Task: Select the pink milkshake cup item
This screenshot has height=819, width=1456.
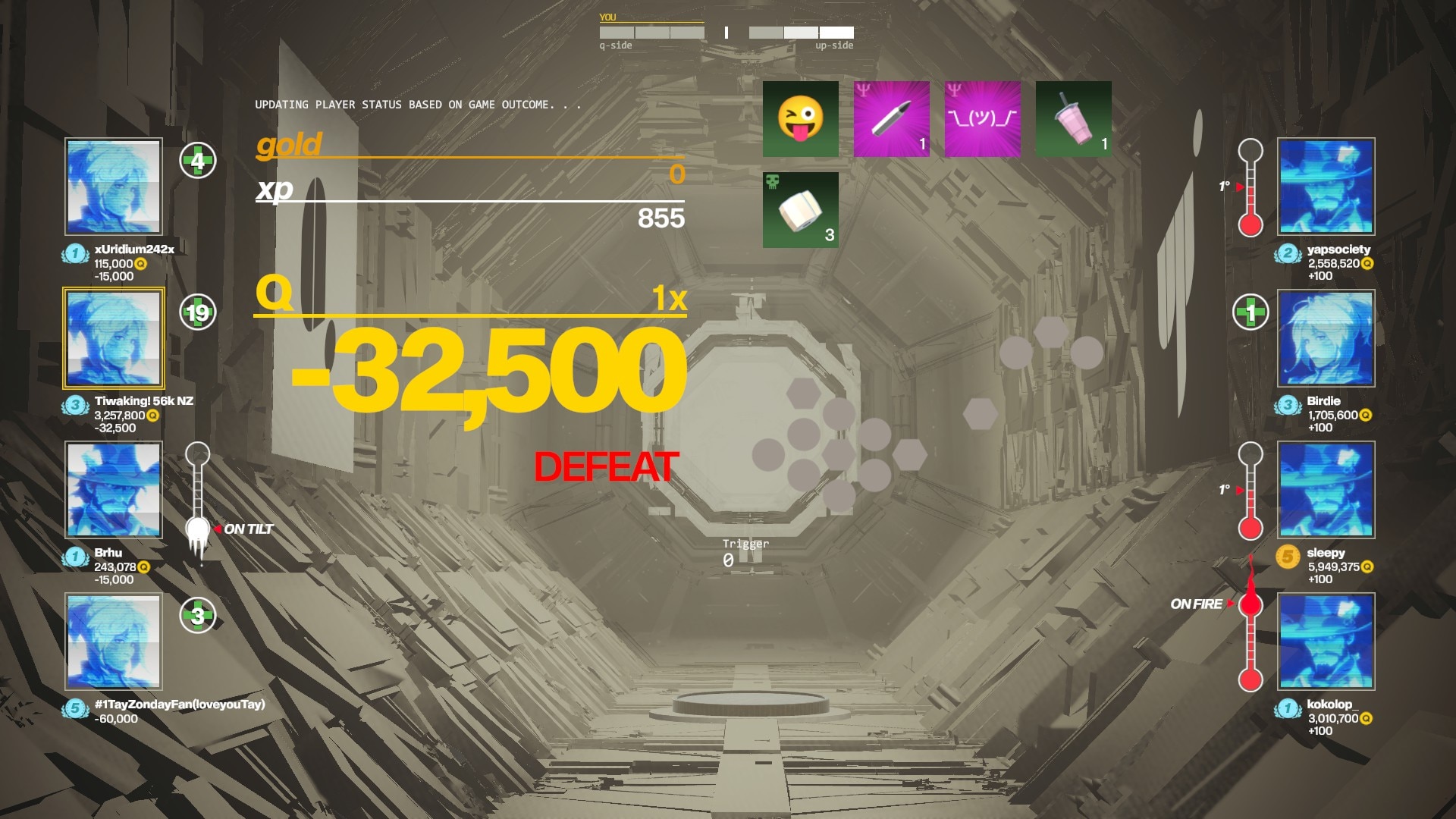Action: coord(1073,119)
